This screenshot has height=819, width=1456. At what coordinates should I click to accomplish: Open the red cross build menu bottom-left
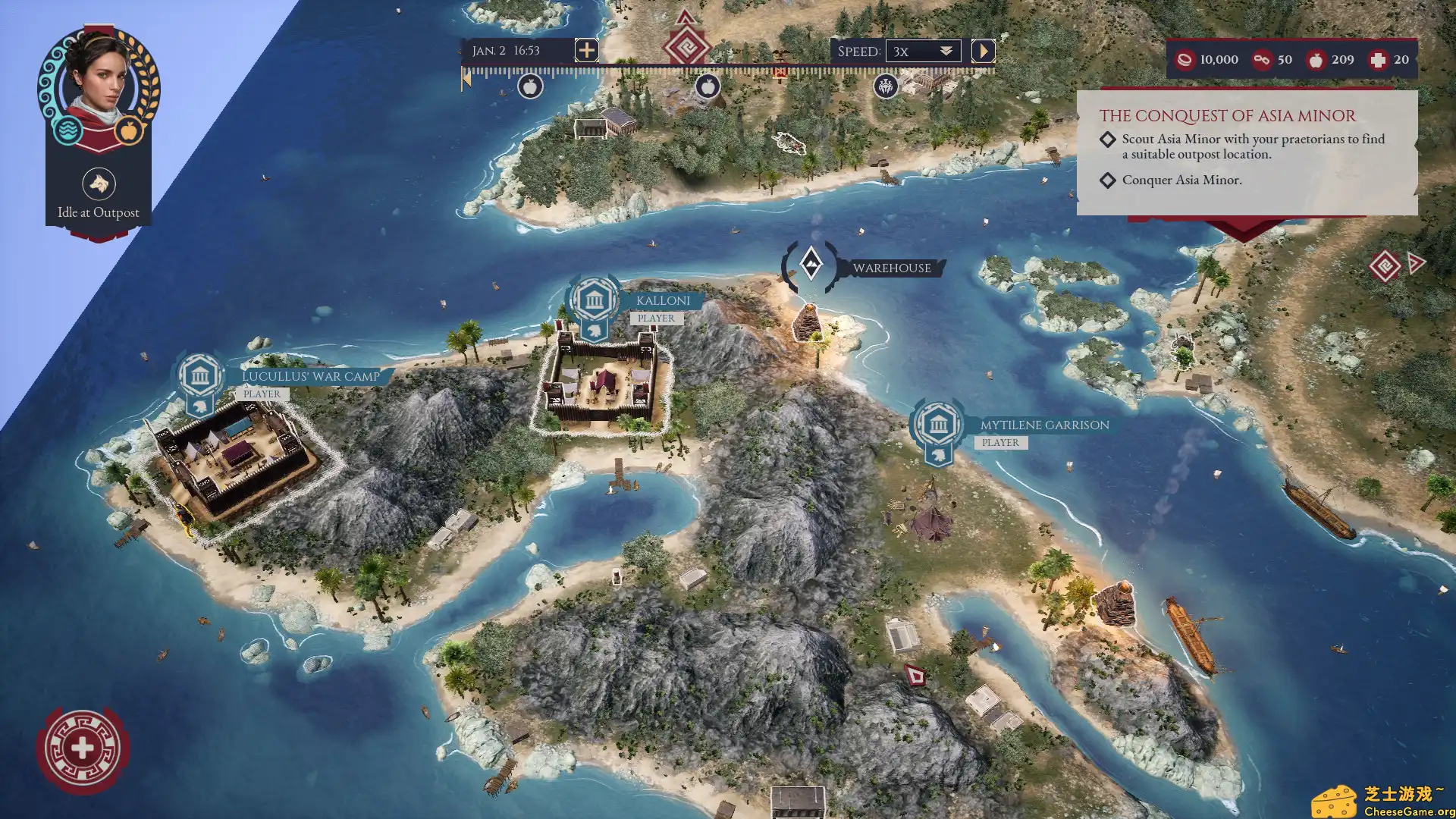[x=83, y=747]
